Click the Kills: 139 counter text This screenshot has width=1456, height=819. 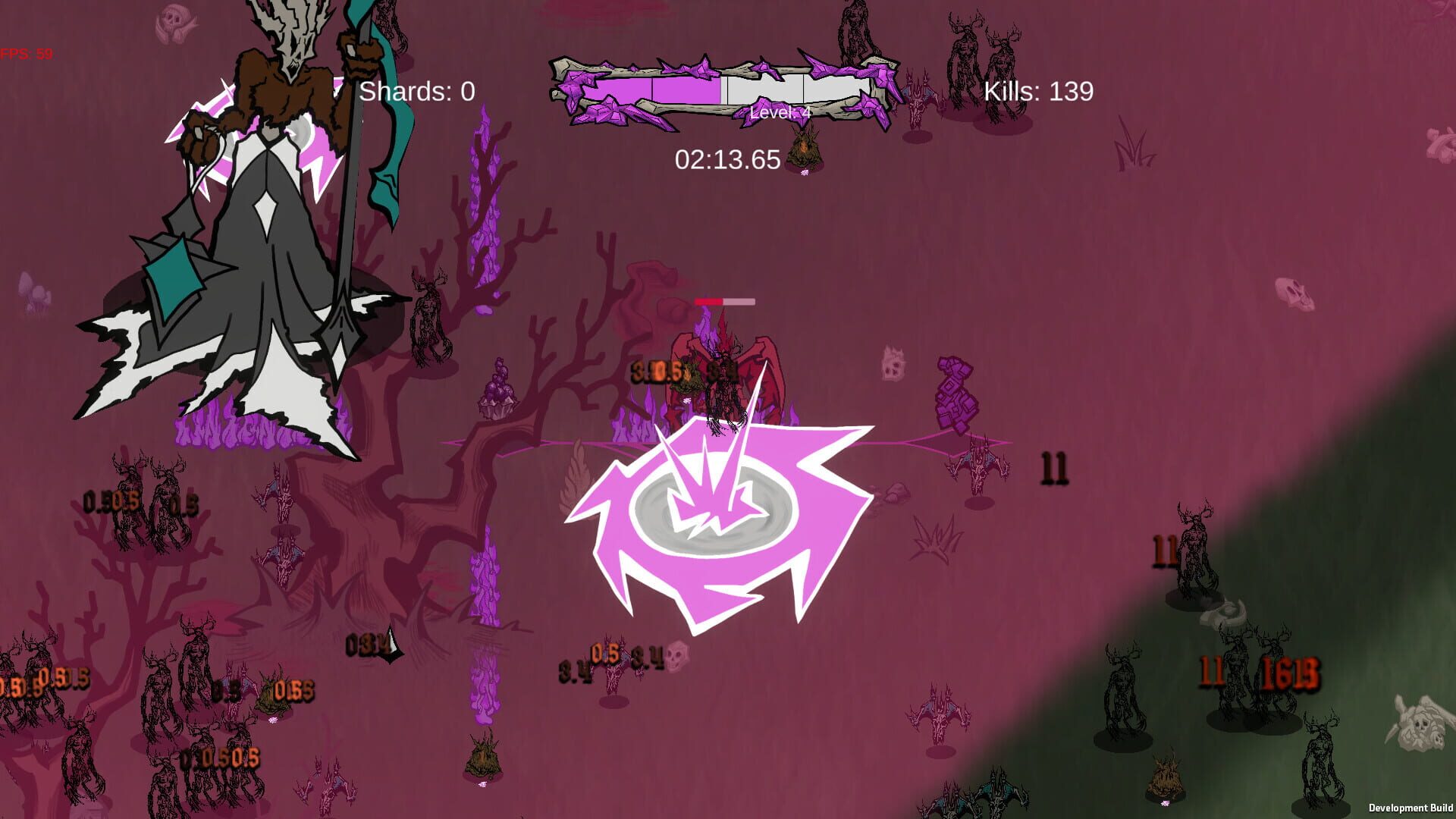click(x=1039, y=92)
